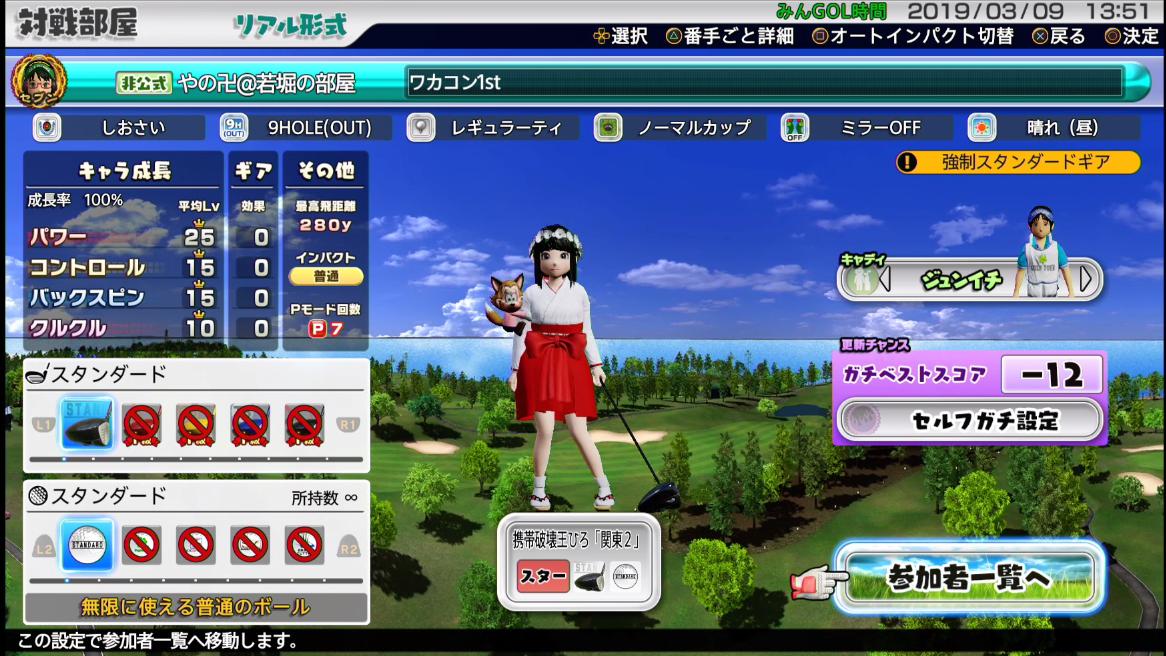
Task: Switch to the next caddie with right arrow
Action: pos(1087,280)
